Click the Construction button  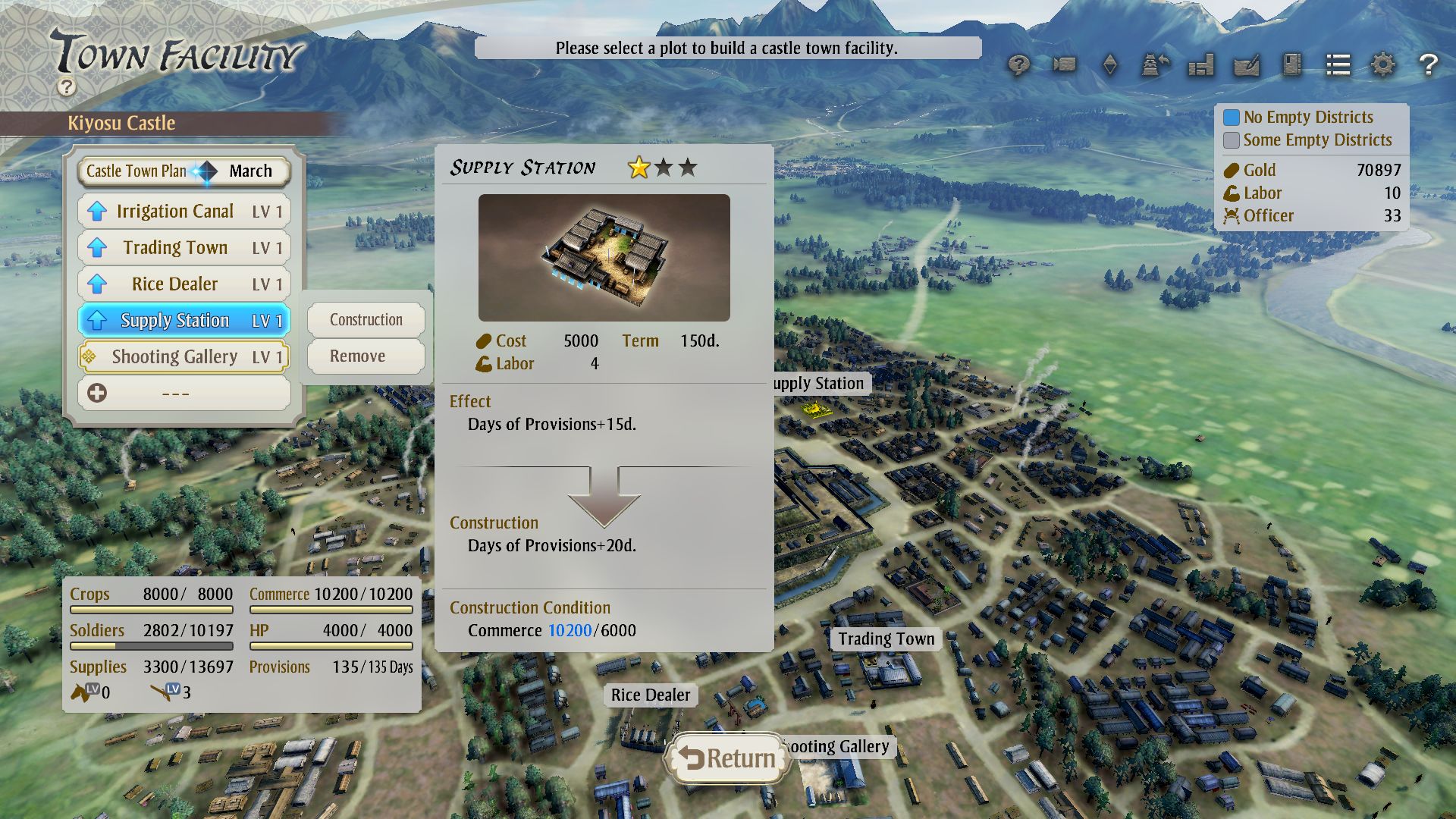(365, 319)
